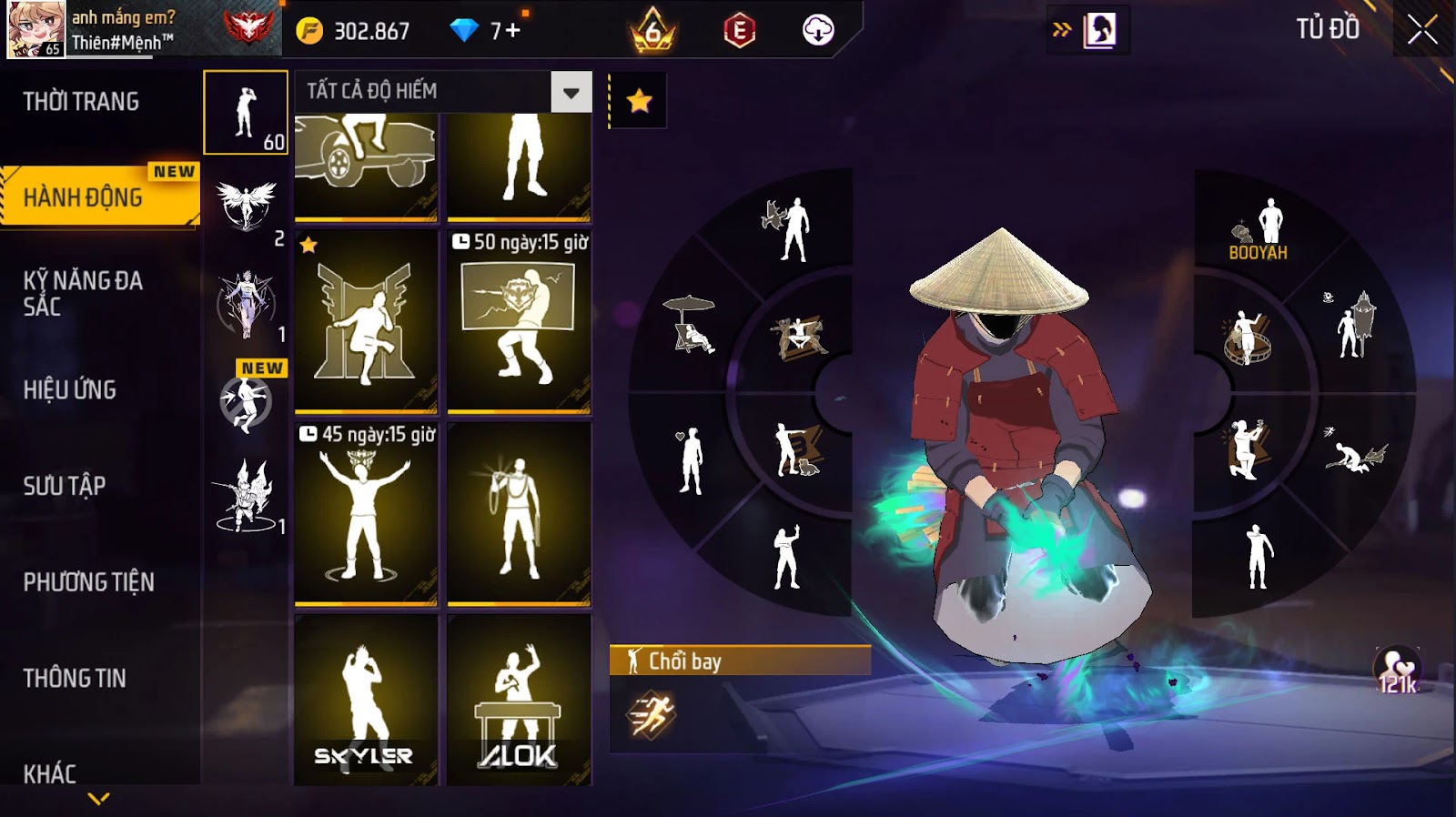This screenshot has width=1456, height=817.
Task: Select the emote with 50 days remaining
Action: point(519,321)
